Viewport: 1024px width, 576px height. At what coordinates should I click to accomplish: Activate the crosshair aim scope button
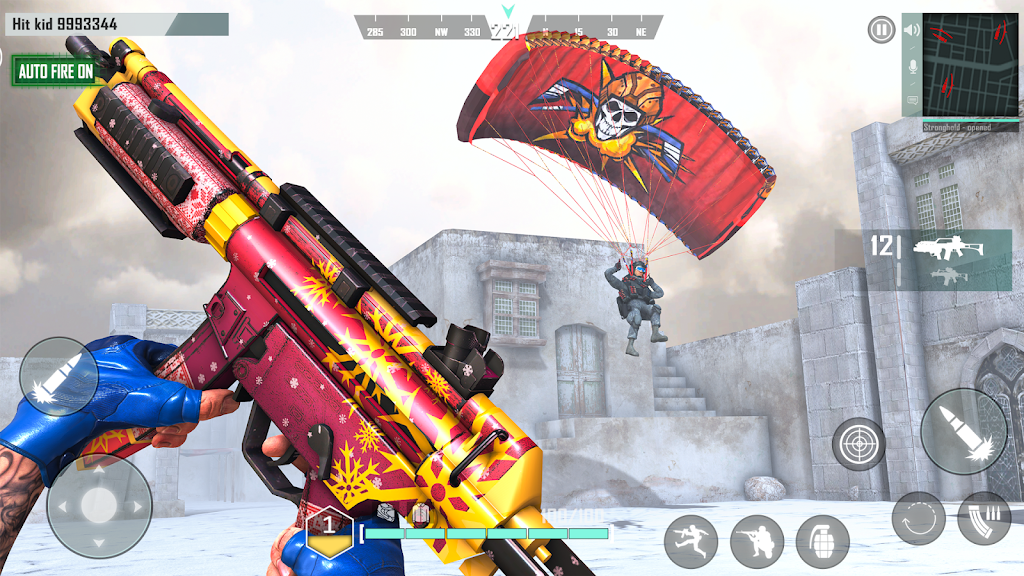[858, 444]
